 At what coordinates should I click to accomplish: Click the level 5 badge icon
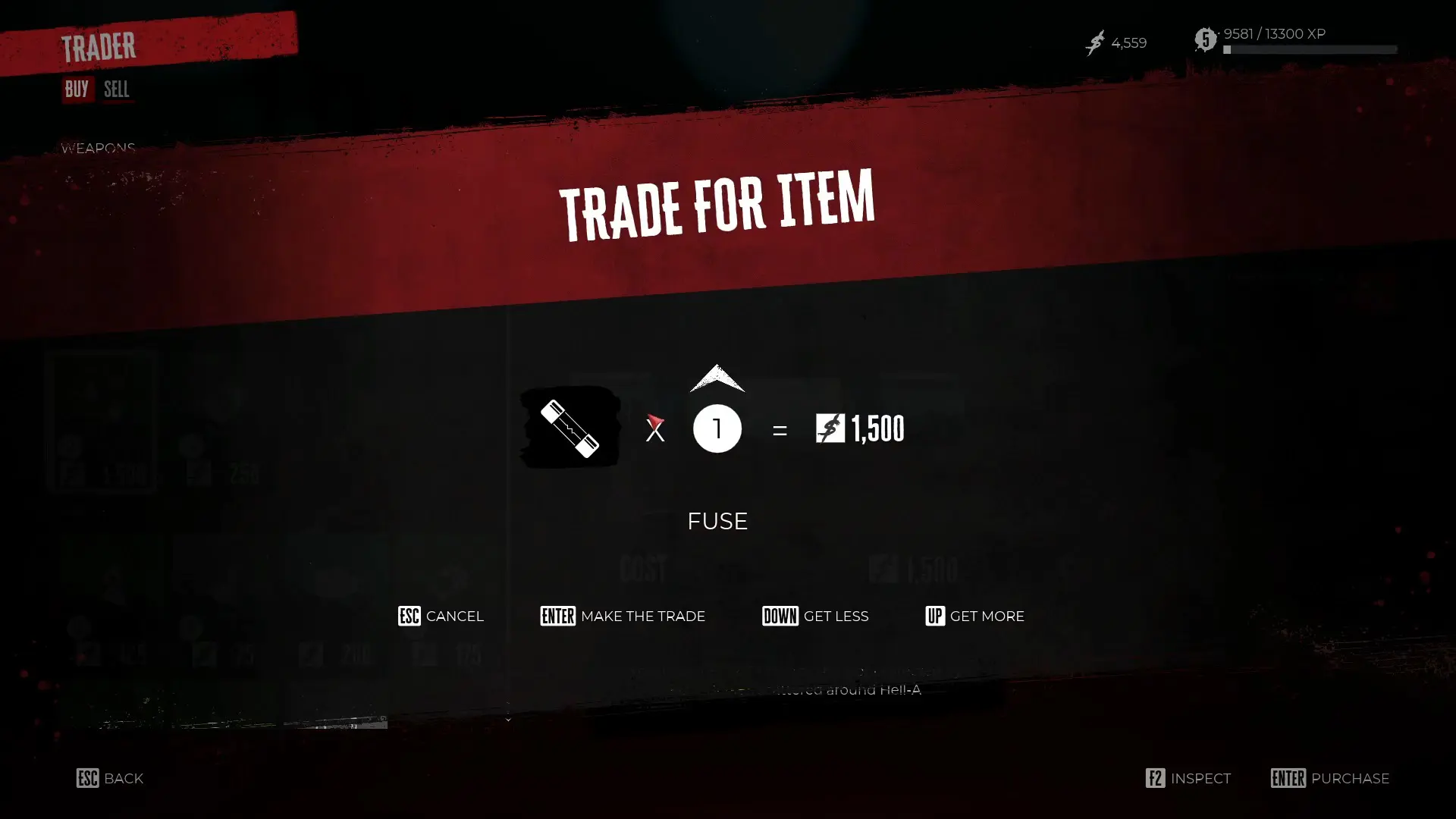[1206, 39]
